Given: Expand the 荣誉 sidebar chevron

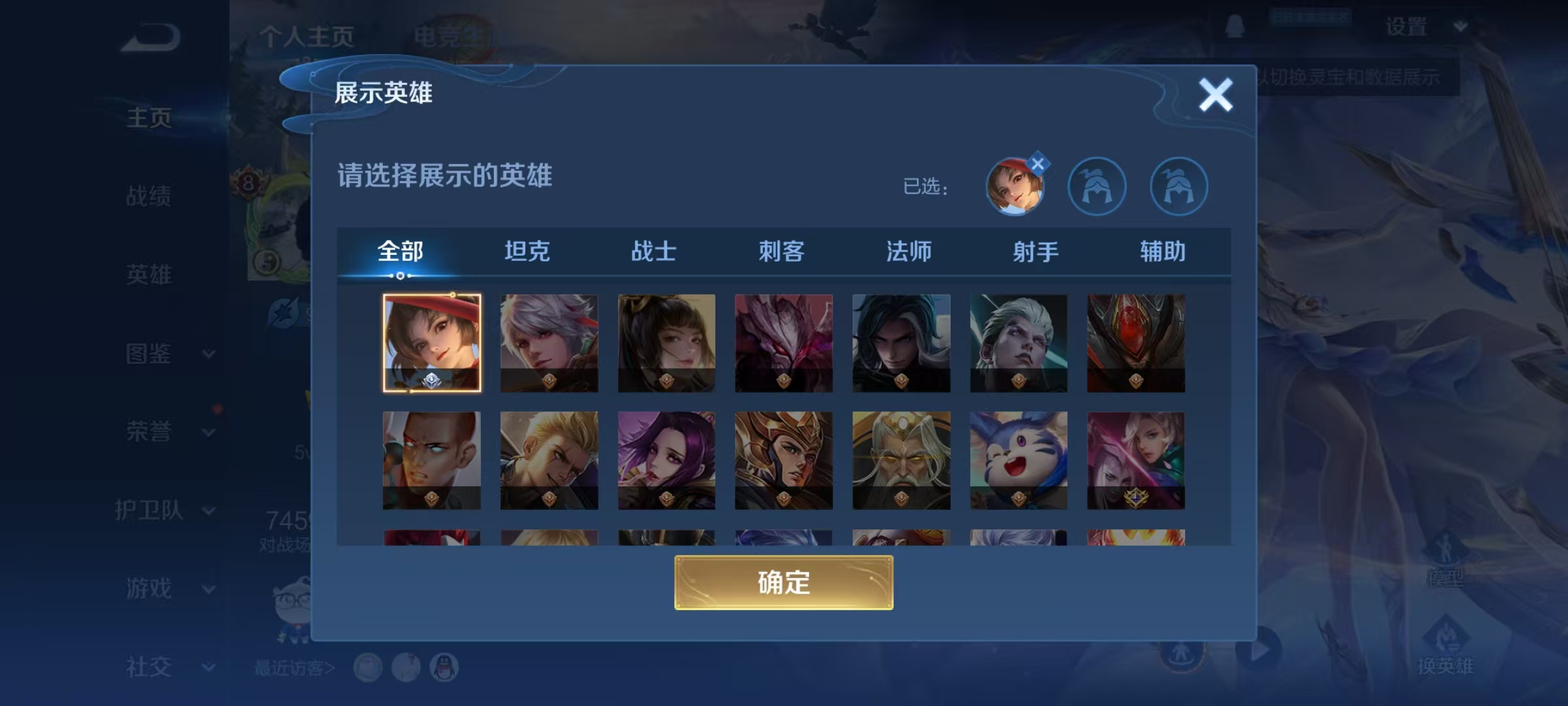Looking at the screenshot, I should 208,433.
